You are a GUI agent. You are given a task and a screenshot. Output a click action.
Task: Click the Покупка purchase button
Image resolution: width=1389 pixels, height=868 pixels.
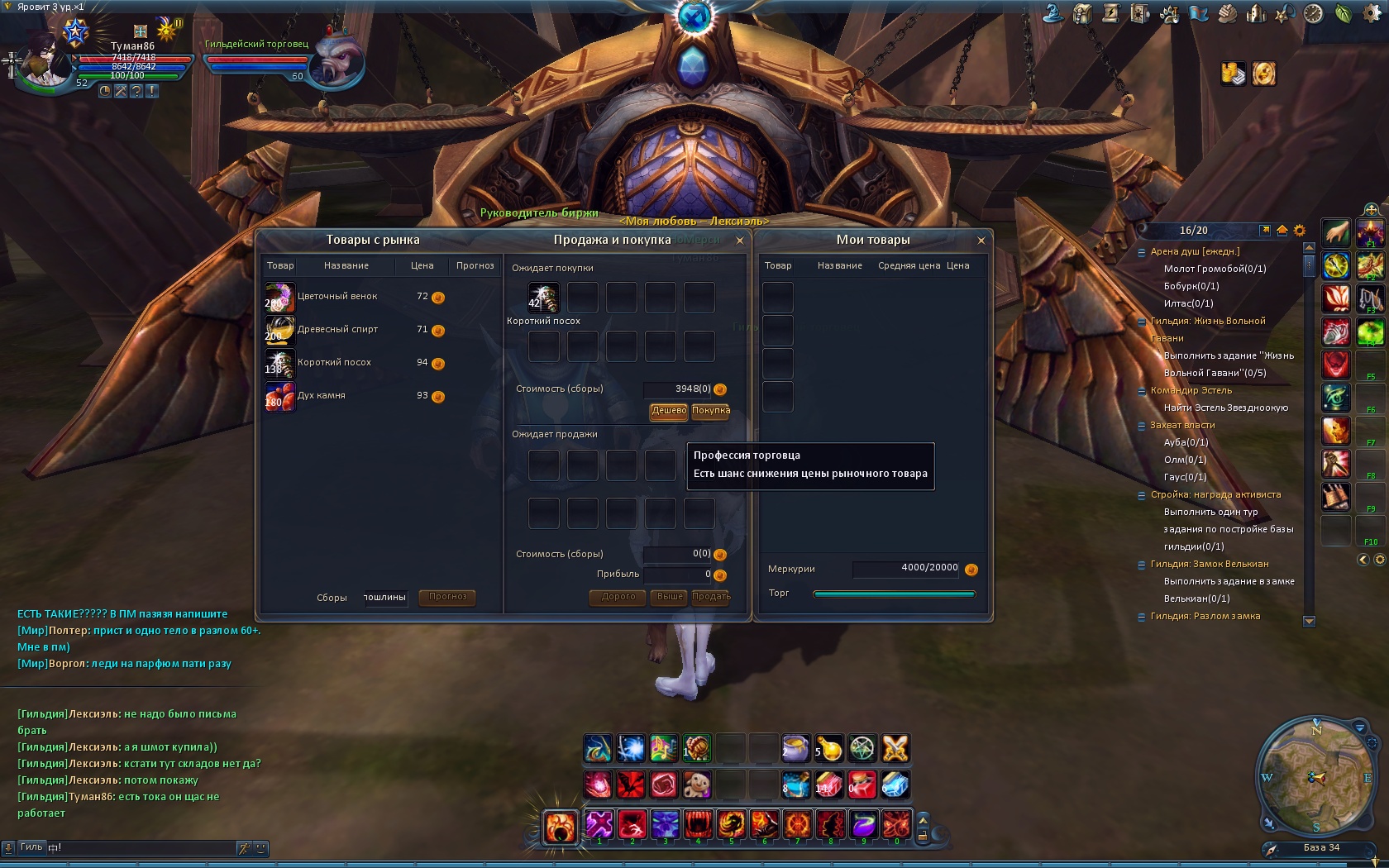[x=710, y=411]
